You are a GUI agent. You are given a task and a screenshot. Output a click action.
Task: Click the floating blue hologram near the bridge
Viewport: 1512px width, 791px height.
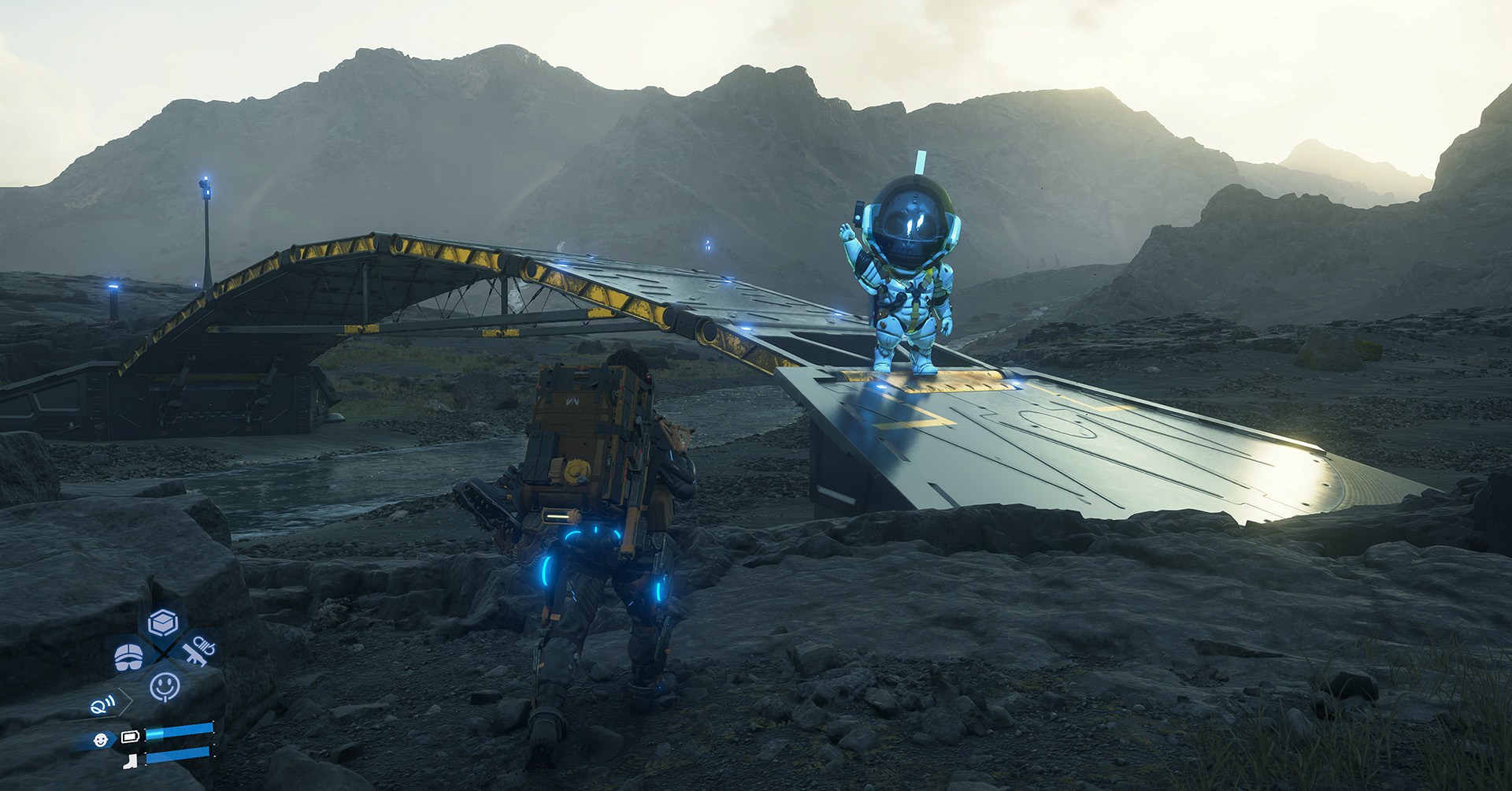point(706,243)
